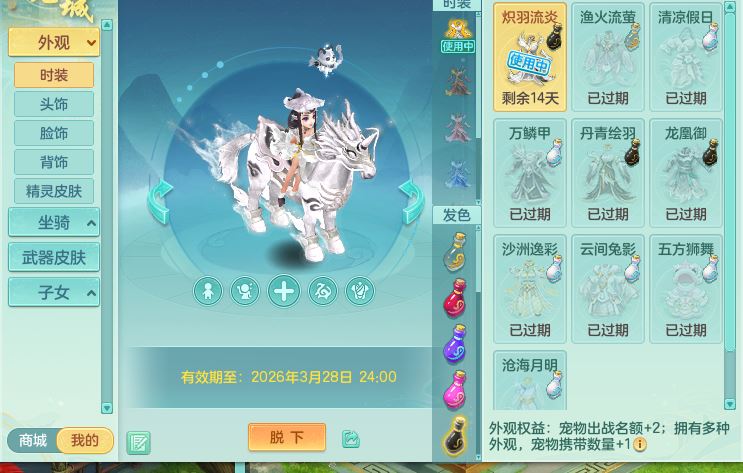Viewport: 743px width, 473px height.
Task: Select the red hair dye bottle
Action: tap(455, 297)
